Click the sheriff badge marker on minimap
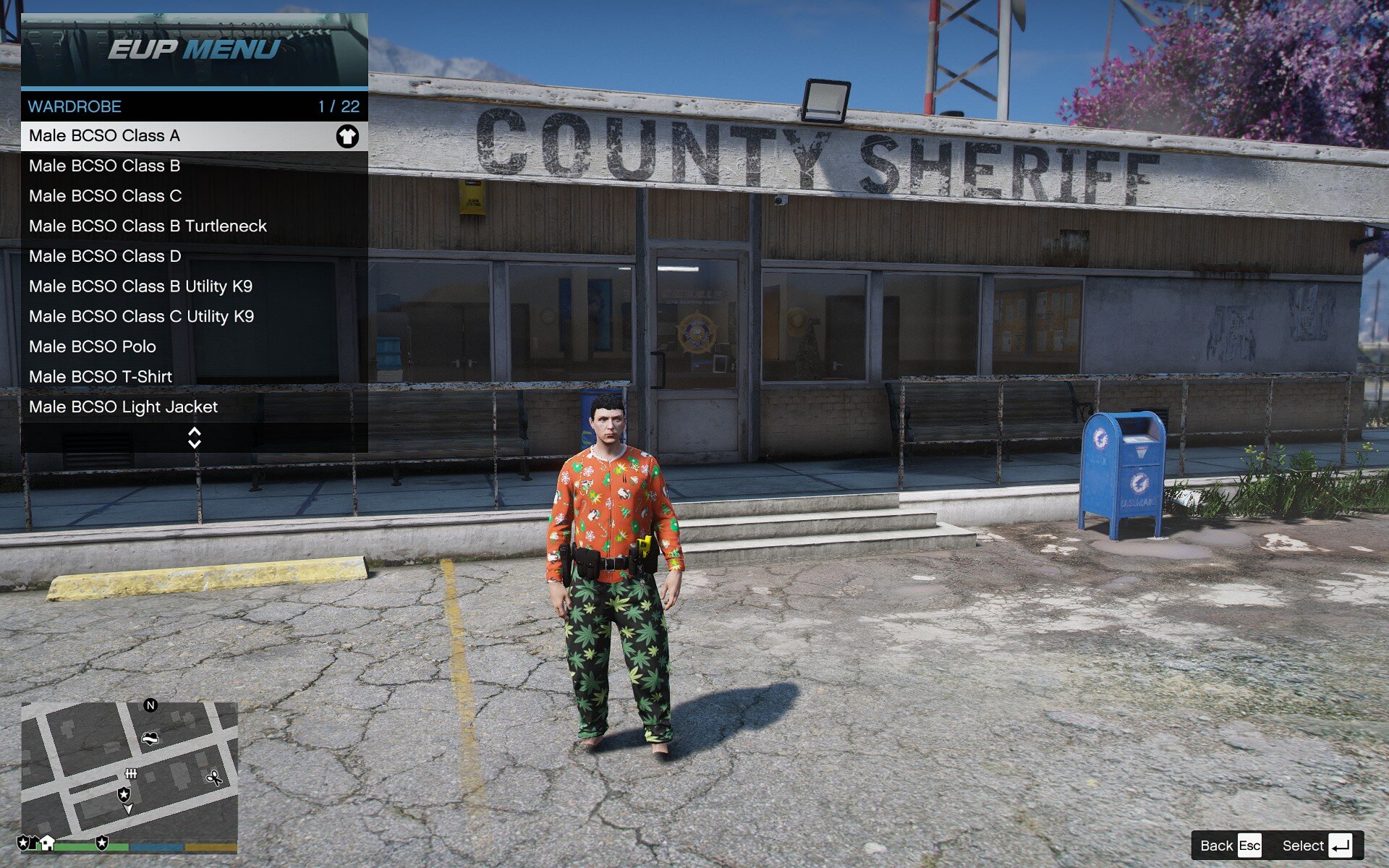This screenshot has height=868, width=1389. [124, 794]
